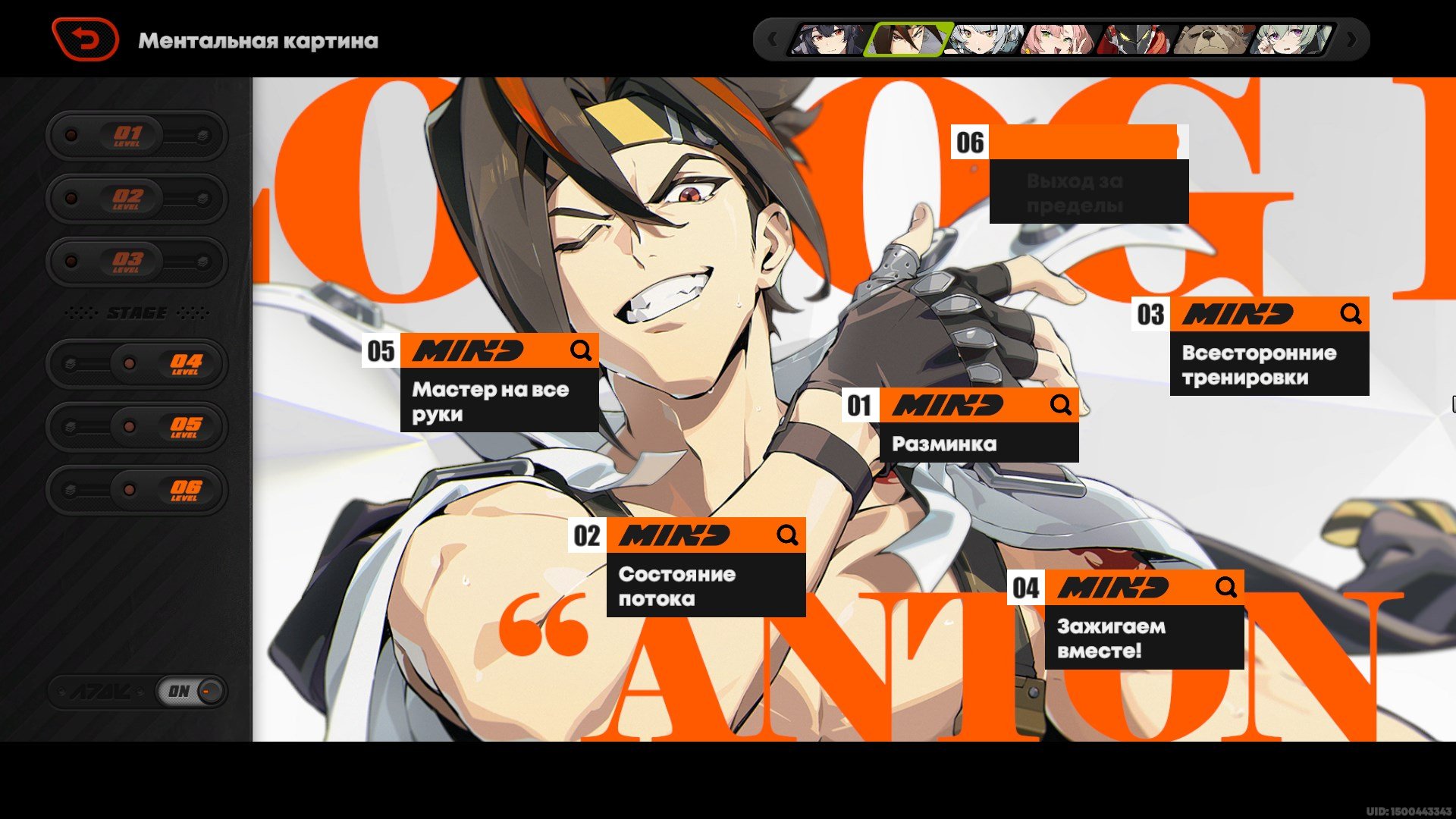
Task: Toggle the 06 Level switch
Action: coord(136,489)
